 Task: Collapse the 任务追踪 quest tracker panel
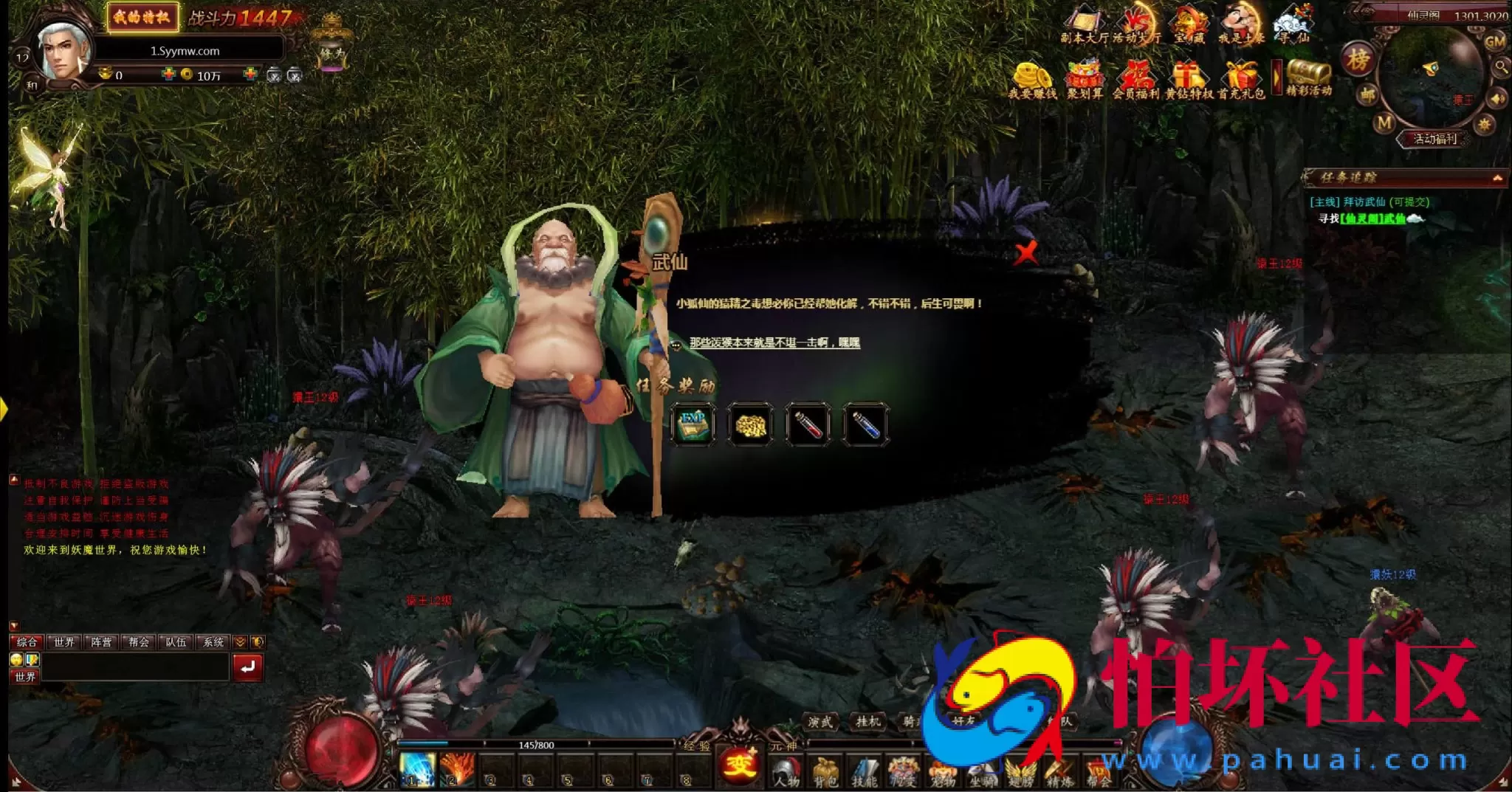pyautogui.click(x=1497, y=178)
